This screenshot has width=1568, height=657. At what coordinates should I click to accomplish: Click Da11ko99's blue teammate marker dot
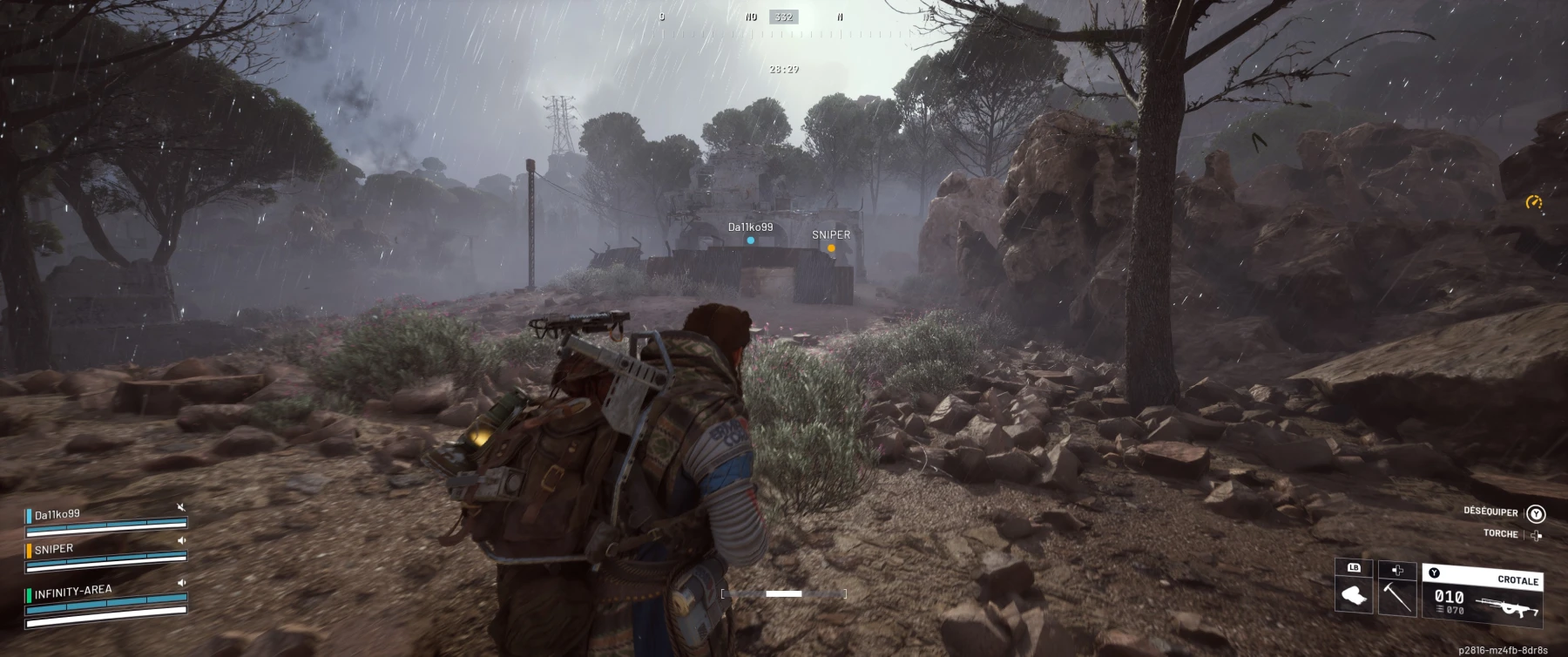coord(750,240)
